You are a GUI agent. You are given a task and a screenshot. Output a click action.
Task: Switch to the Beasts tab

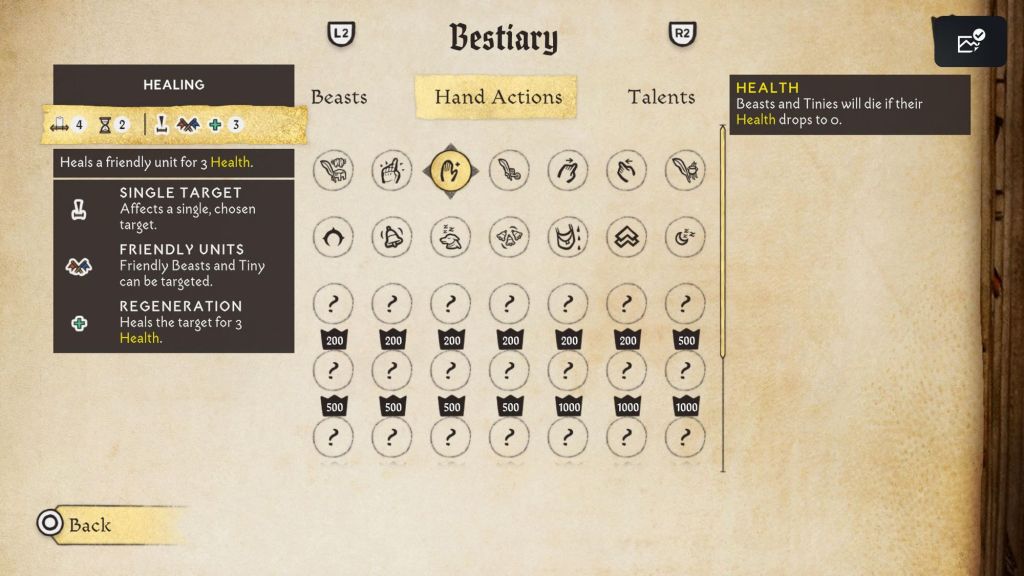coord(339,97)
